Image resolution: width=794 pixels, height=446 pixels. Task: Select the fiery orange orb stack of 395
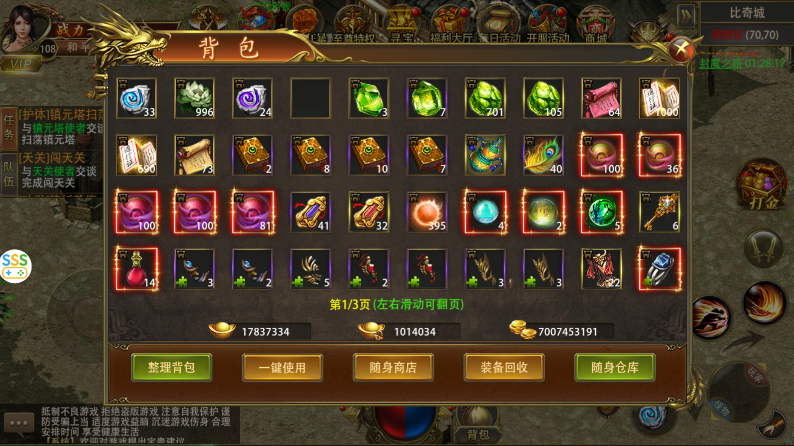click(427, 212)
